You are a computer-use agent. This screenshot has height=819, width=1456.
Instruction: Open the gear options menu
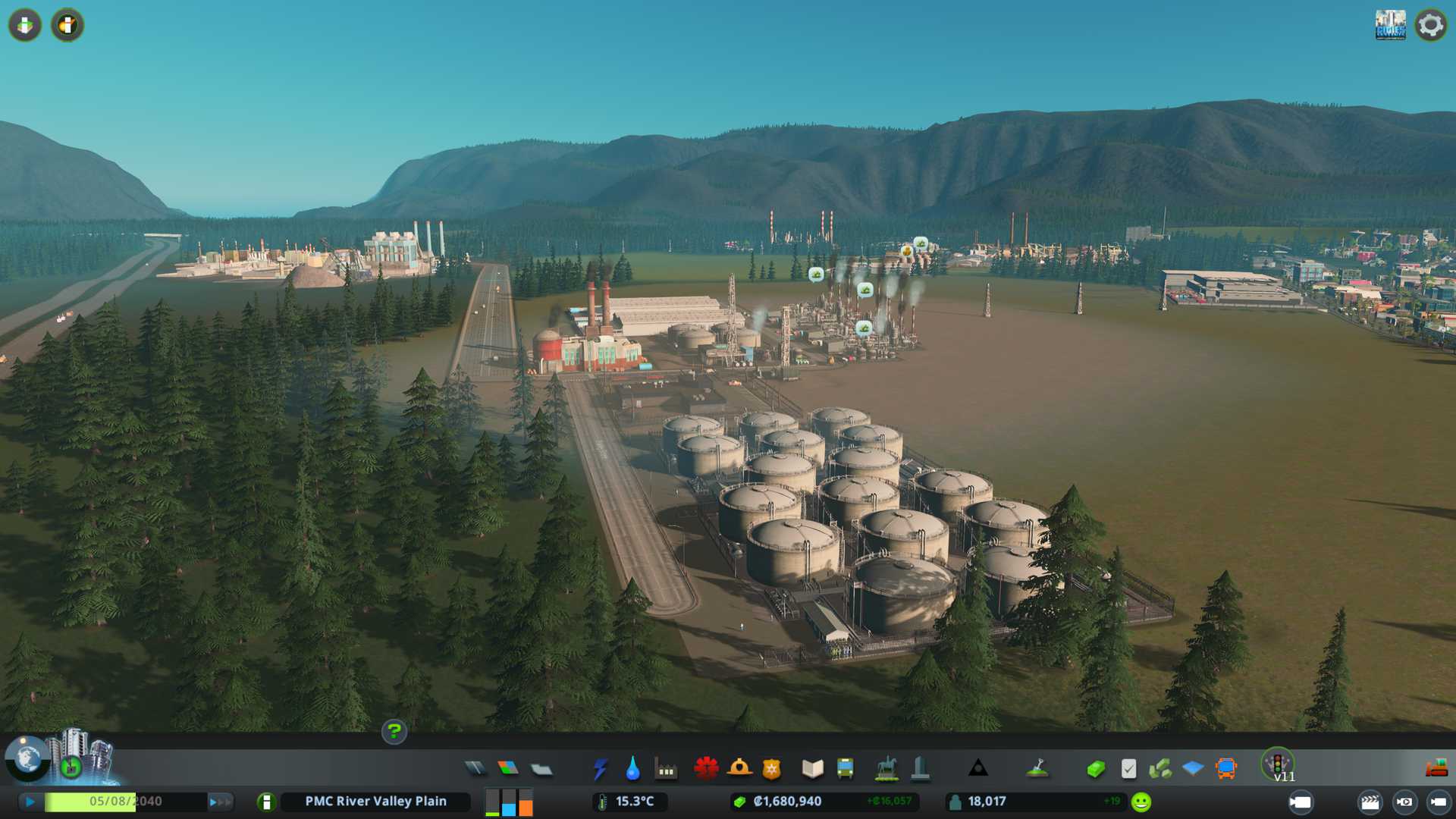pyautogui.click(x=1430, y=25)
